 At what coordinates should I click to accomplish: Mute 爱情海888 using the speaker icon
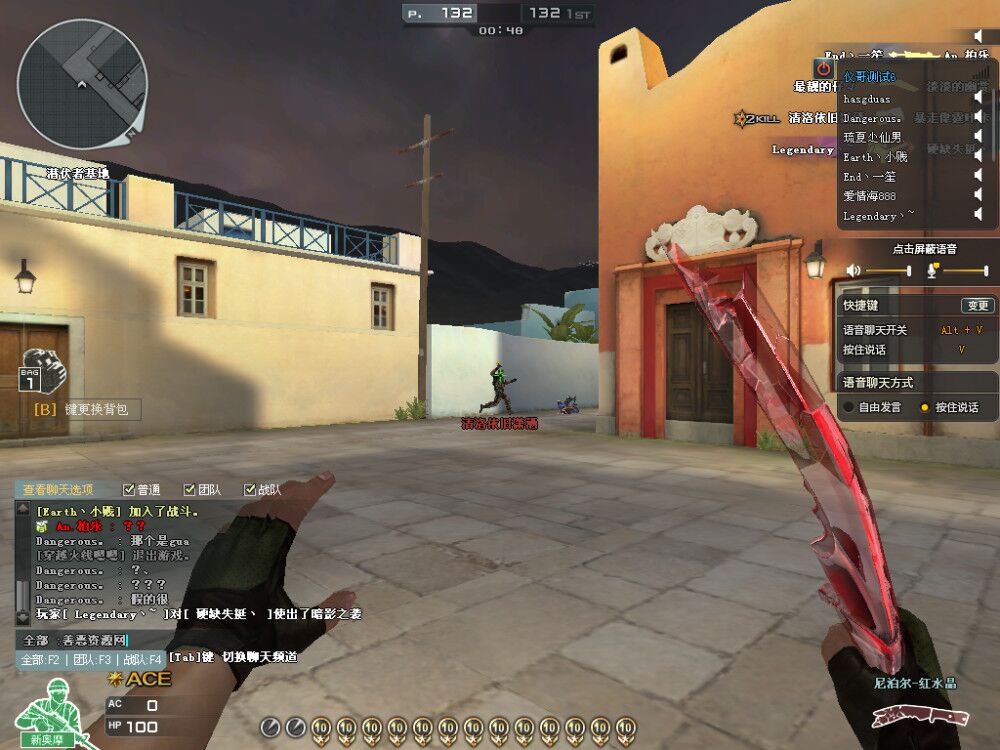pyautogui.click(x=979, y=196)
